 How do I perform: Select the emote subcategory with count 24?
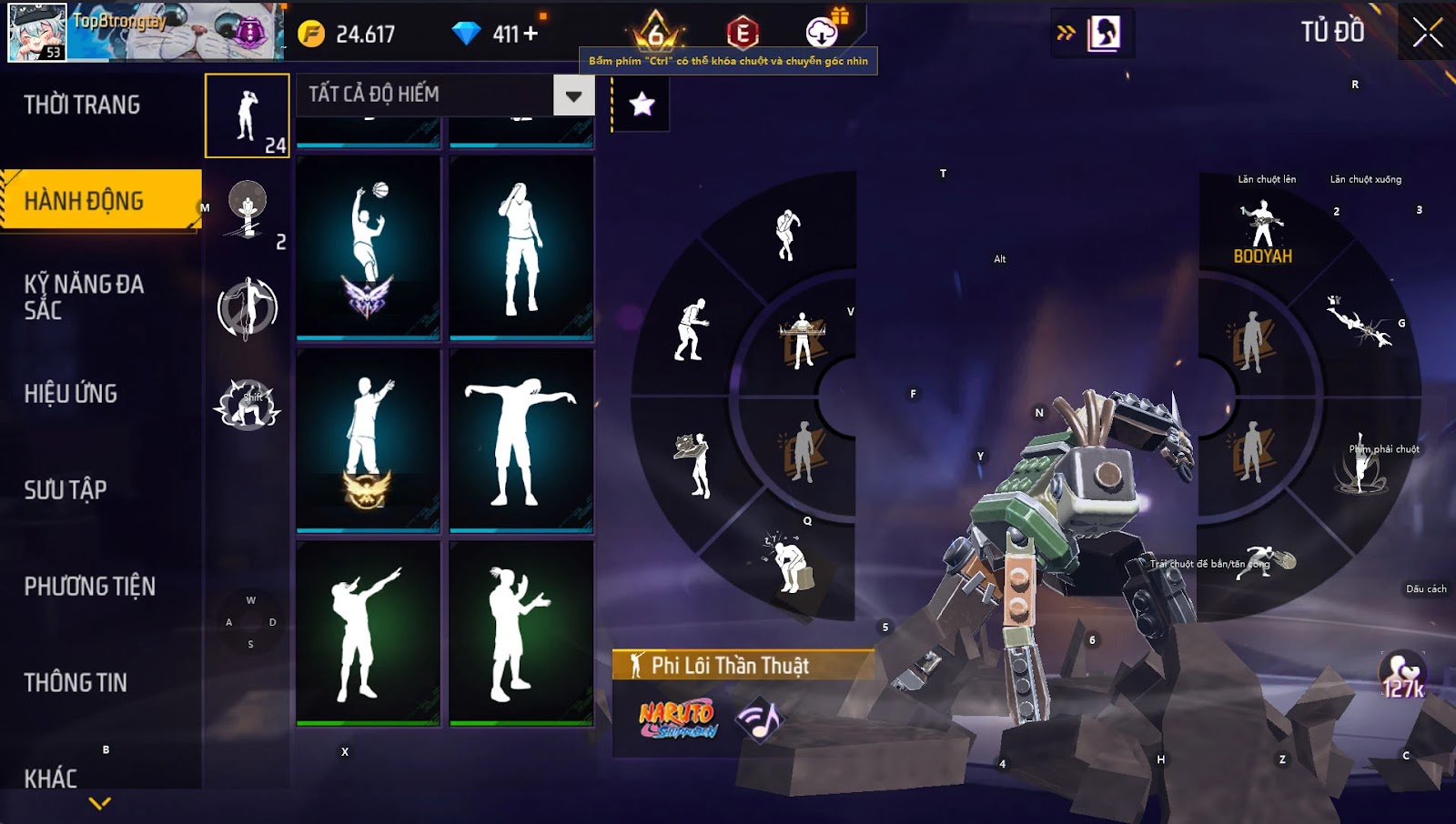248,116
